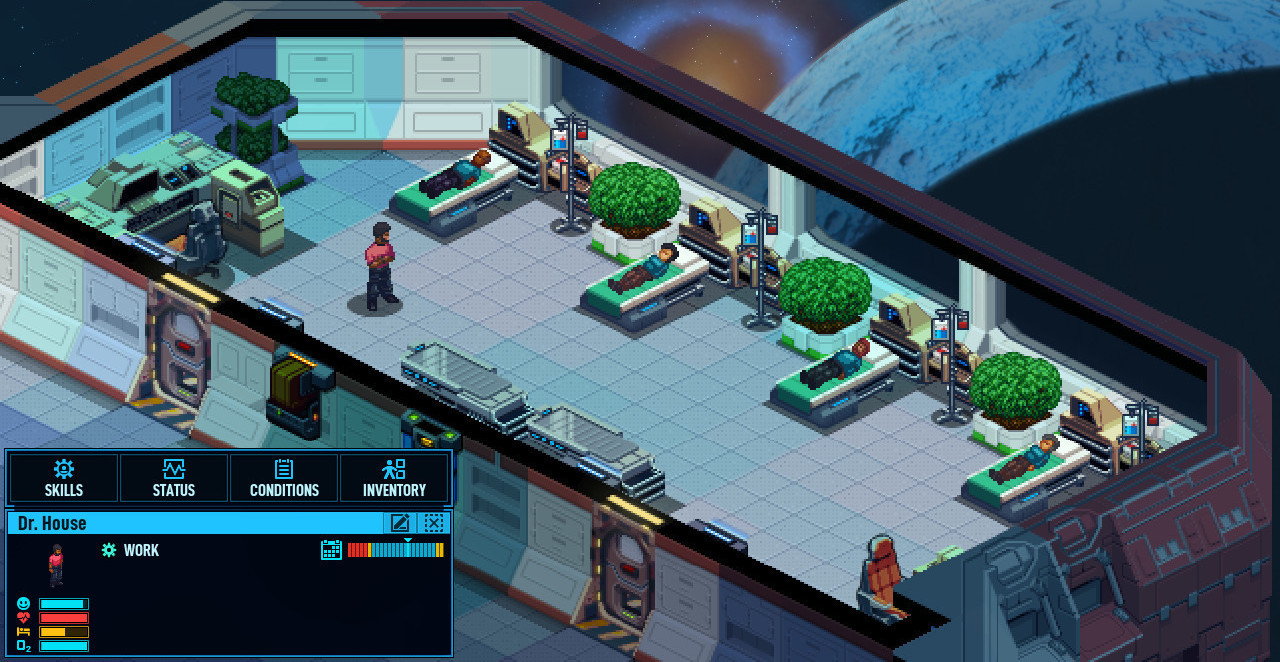Show the Conditions tab

pos(284,478)
